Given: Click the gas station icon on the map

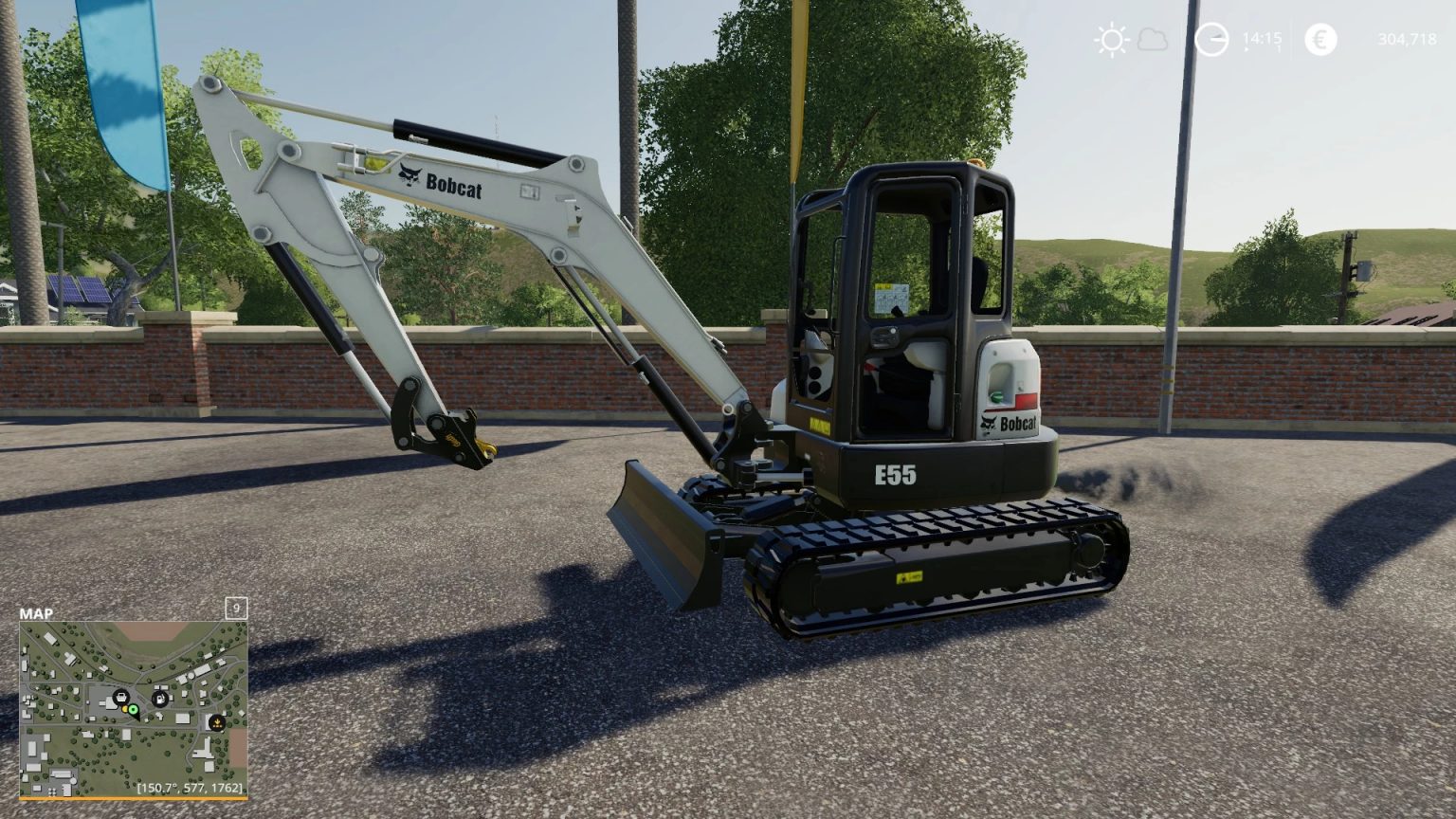Looking at the screenshot, I should [159, 699].
